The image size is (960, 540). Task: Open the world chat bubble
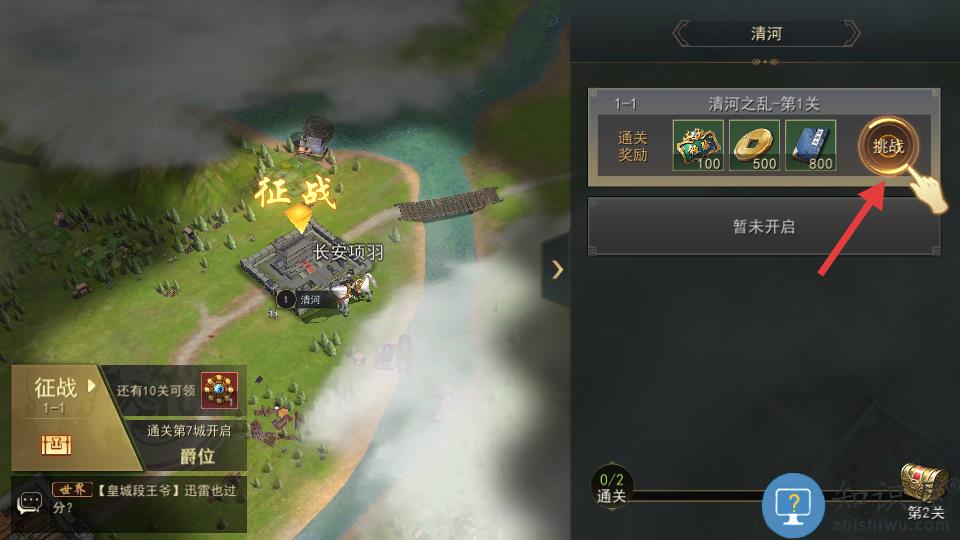pos(30,503)
